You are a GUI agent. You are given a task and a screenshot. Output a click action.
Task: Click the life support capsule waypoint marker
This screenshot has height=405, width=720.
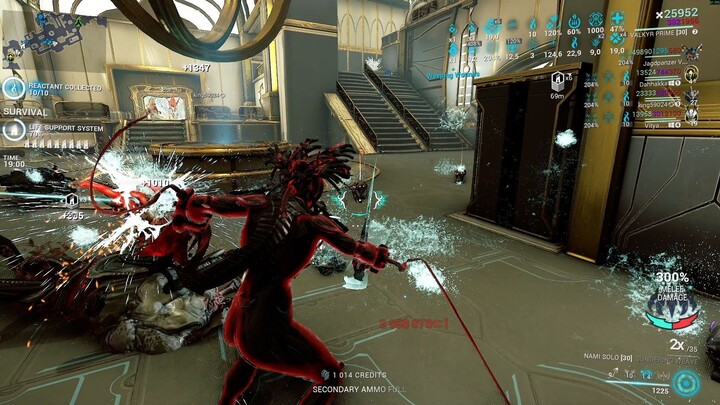point(557,80)
